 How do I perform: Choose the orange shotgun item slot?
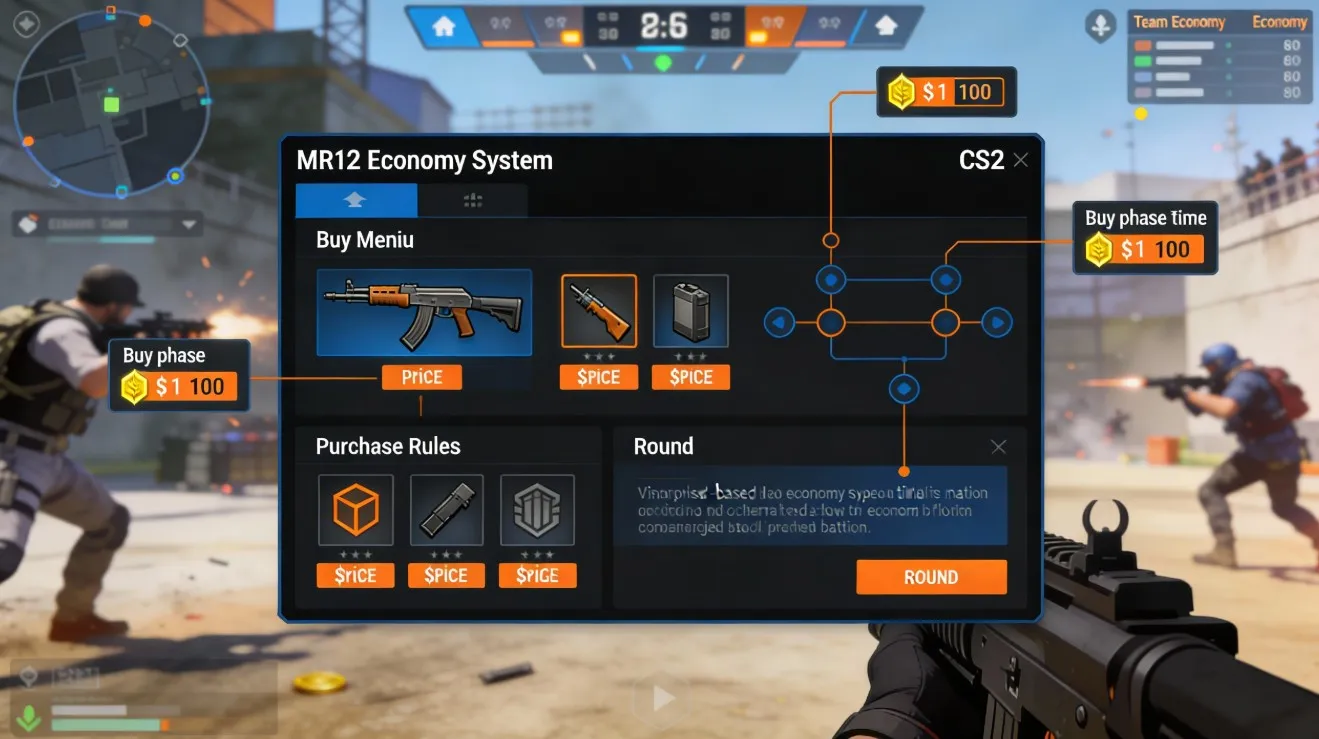(x=599, y=311)
